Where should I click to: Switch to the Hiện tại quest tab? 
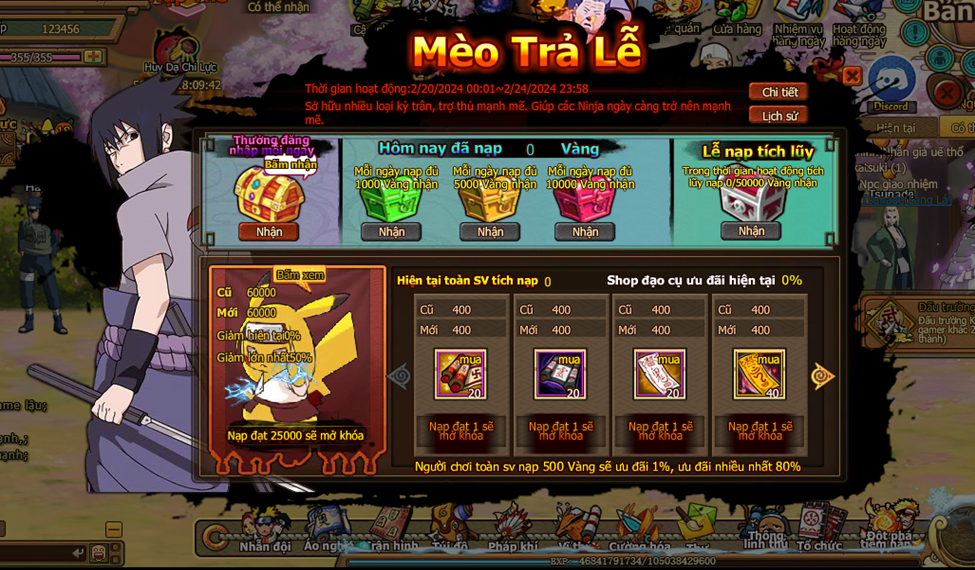(x=895, y=128)
